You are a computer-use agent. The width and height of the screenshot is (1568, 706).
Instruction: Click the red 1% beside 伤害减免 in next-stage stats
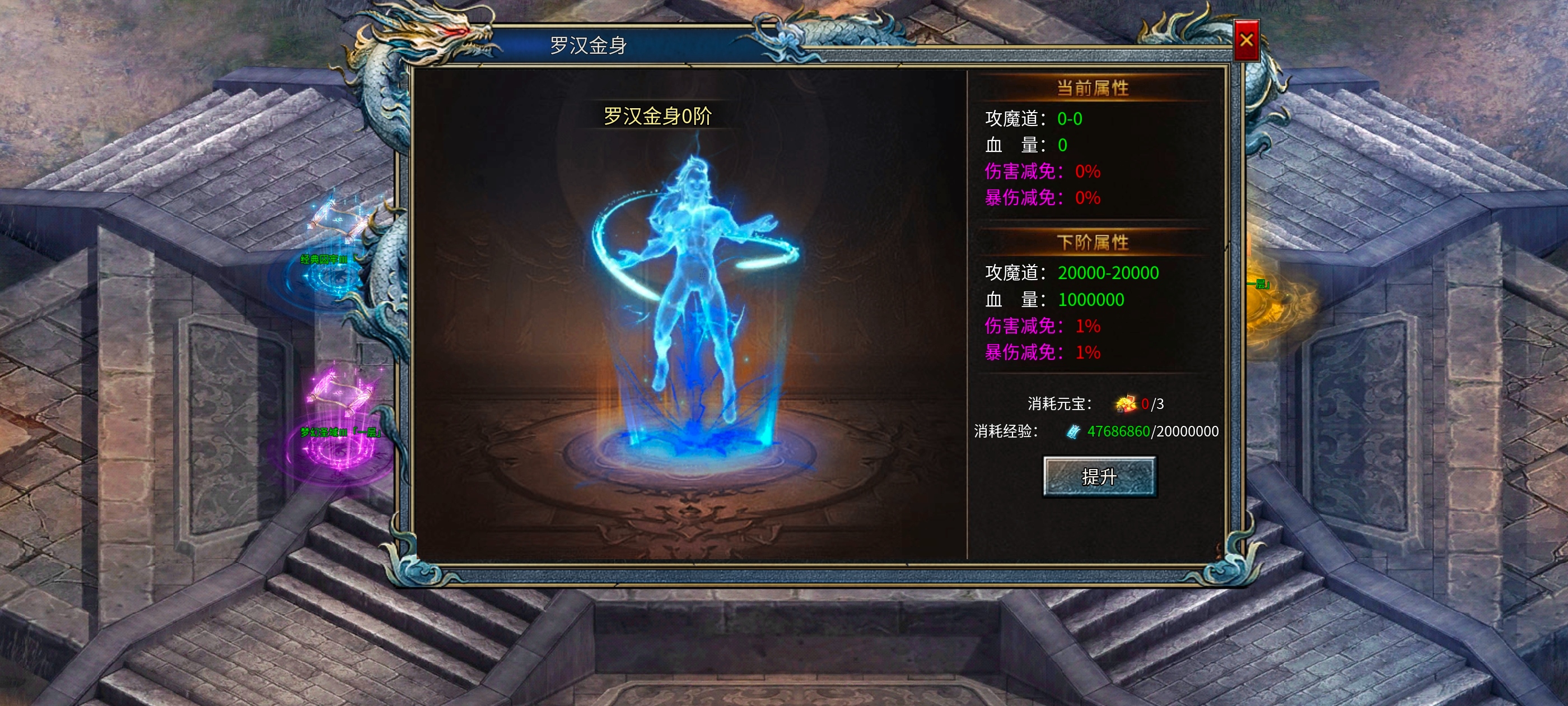tap(1086, 327)
